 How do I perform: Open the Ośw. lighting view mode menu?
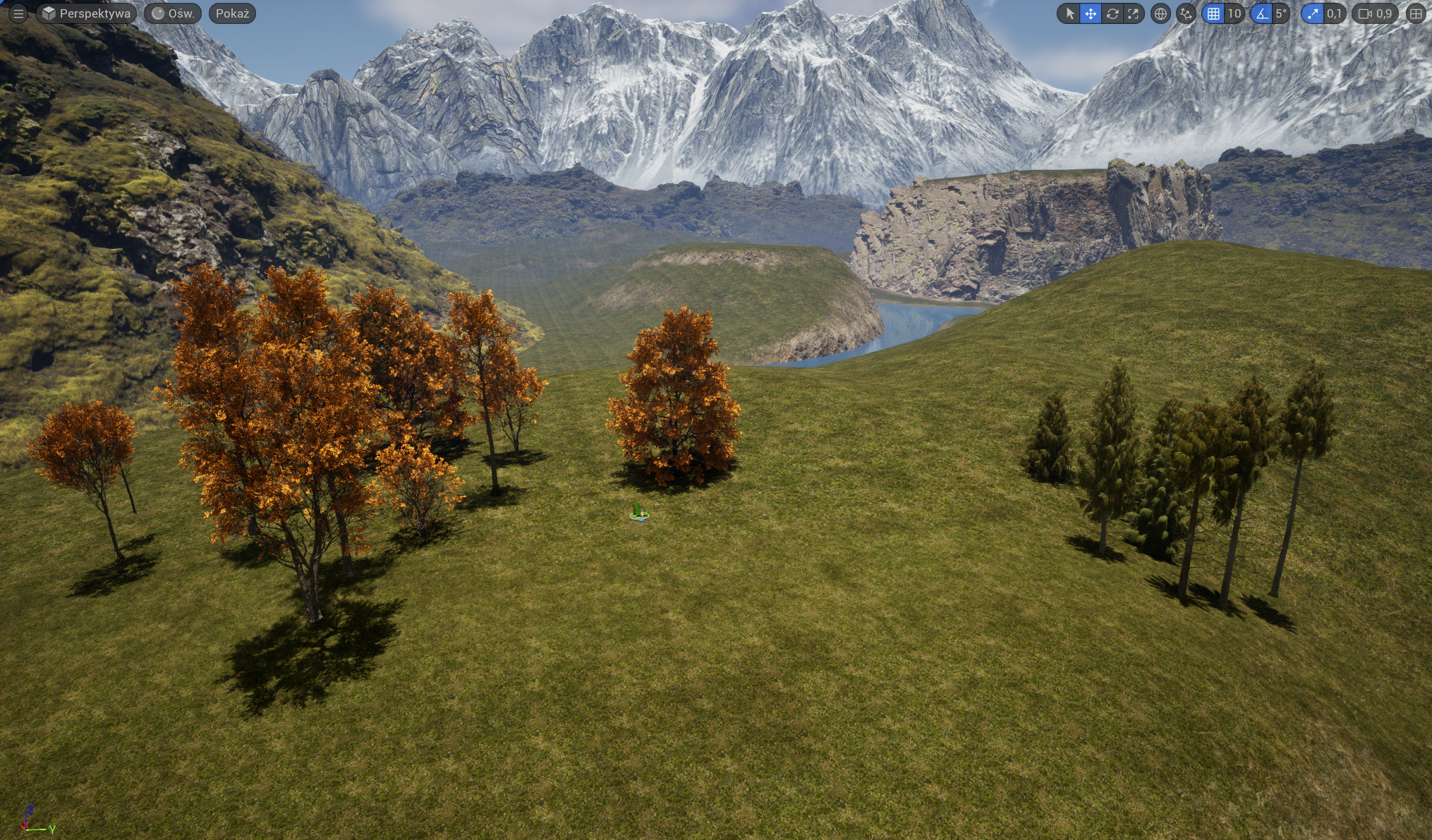[173, 13]
